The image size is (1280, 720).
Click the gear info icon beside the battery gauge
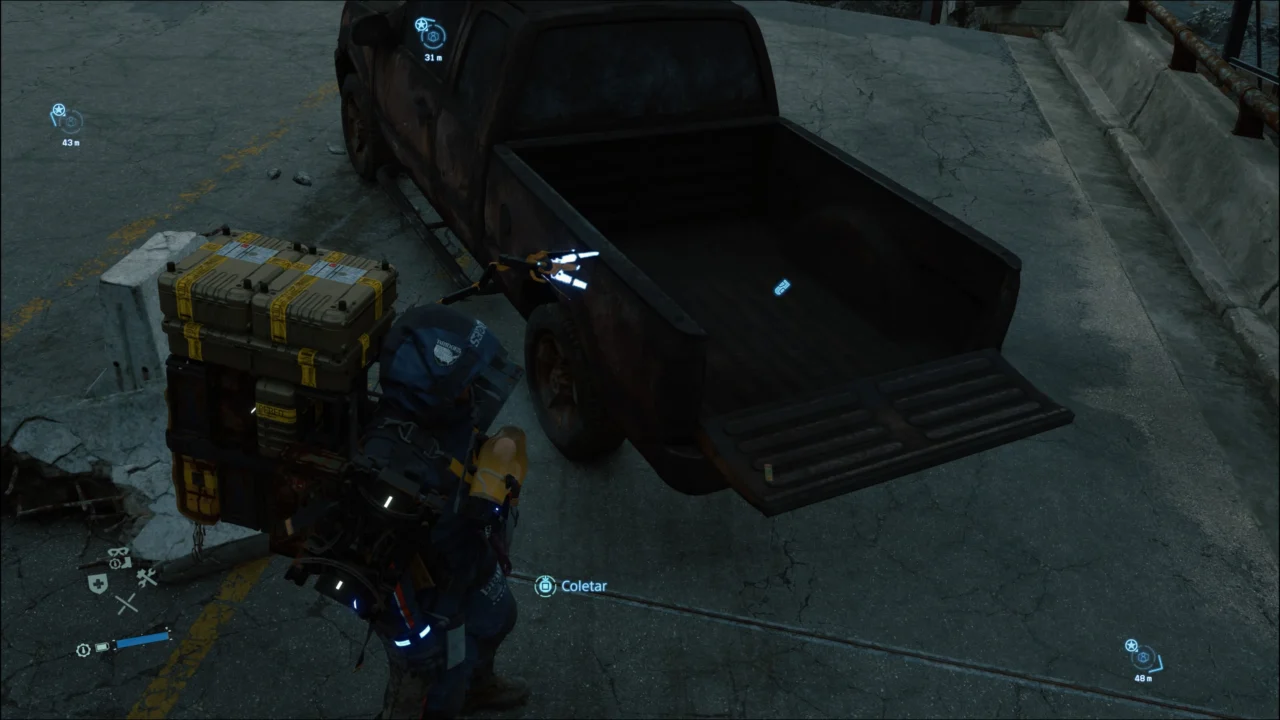click(83, 649)
